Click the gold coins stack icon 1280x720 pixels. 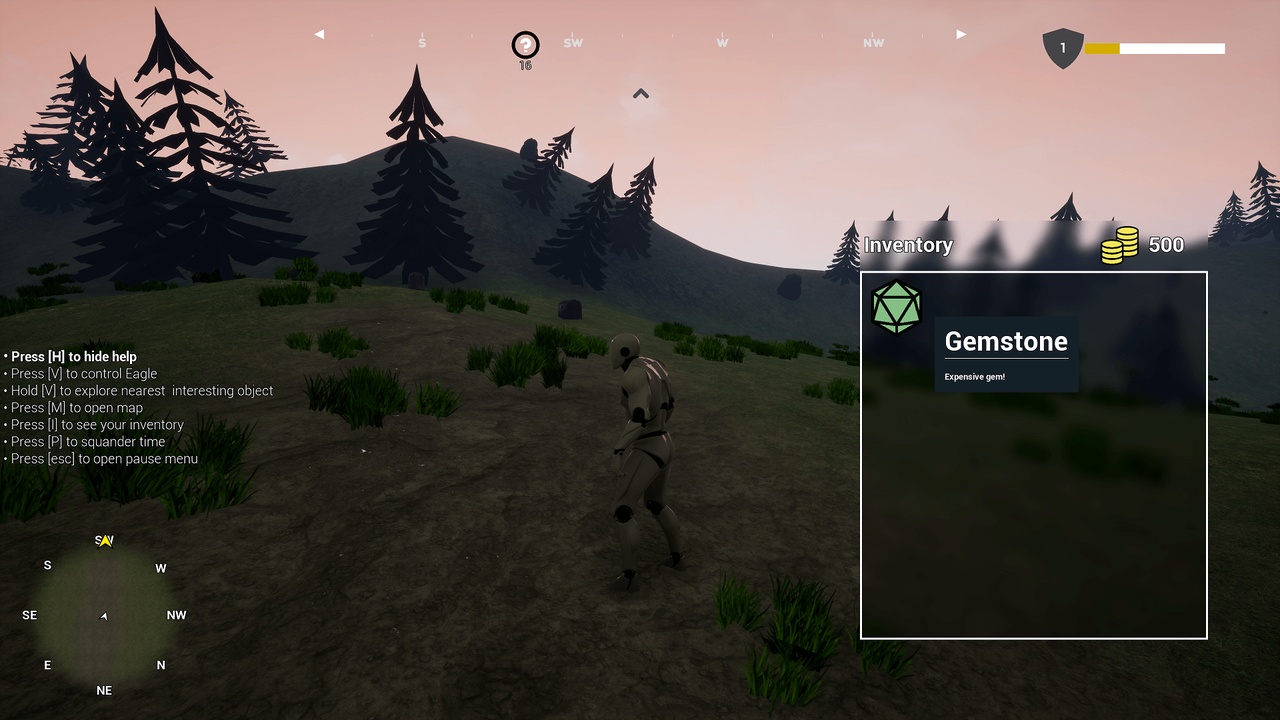click(1120, 245)
